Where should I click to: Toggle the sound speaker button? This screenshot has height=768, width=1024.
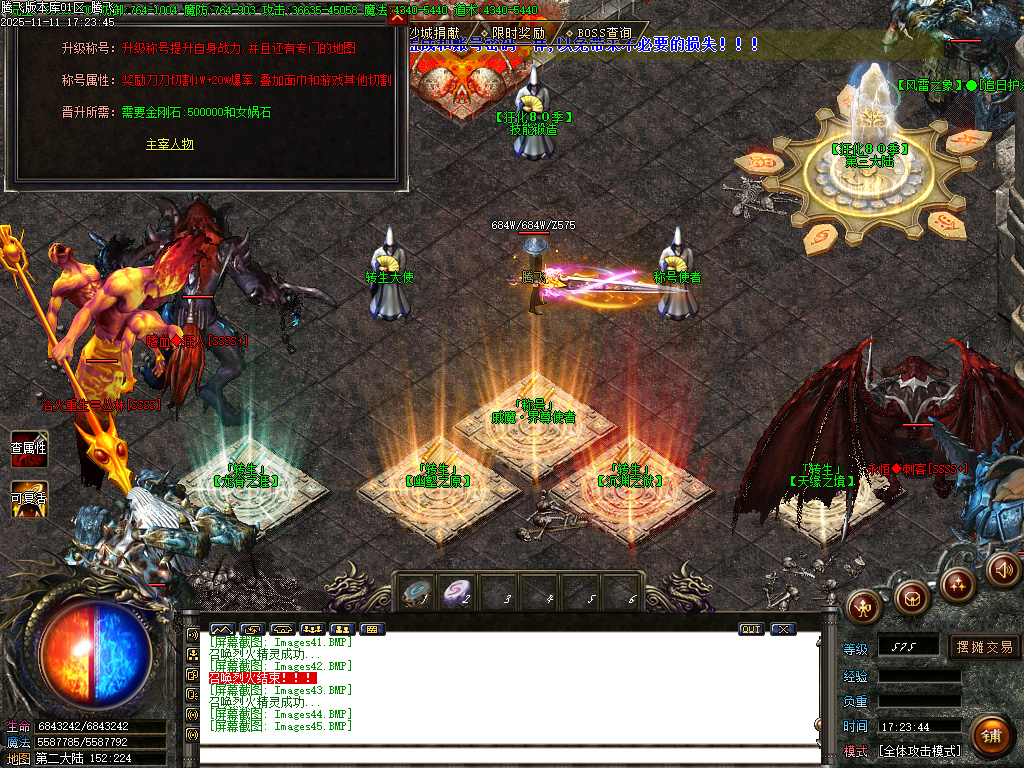pos(1003,569)
